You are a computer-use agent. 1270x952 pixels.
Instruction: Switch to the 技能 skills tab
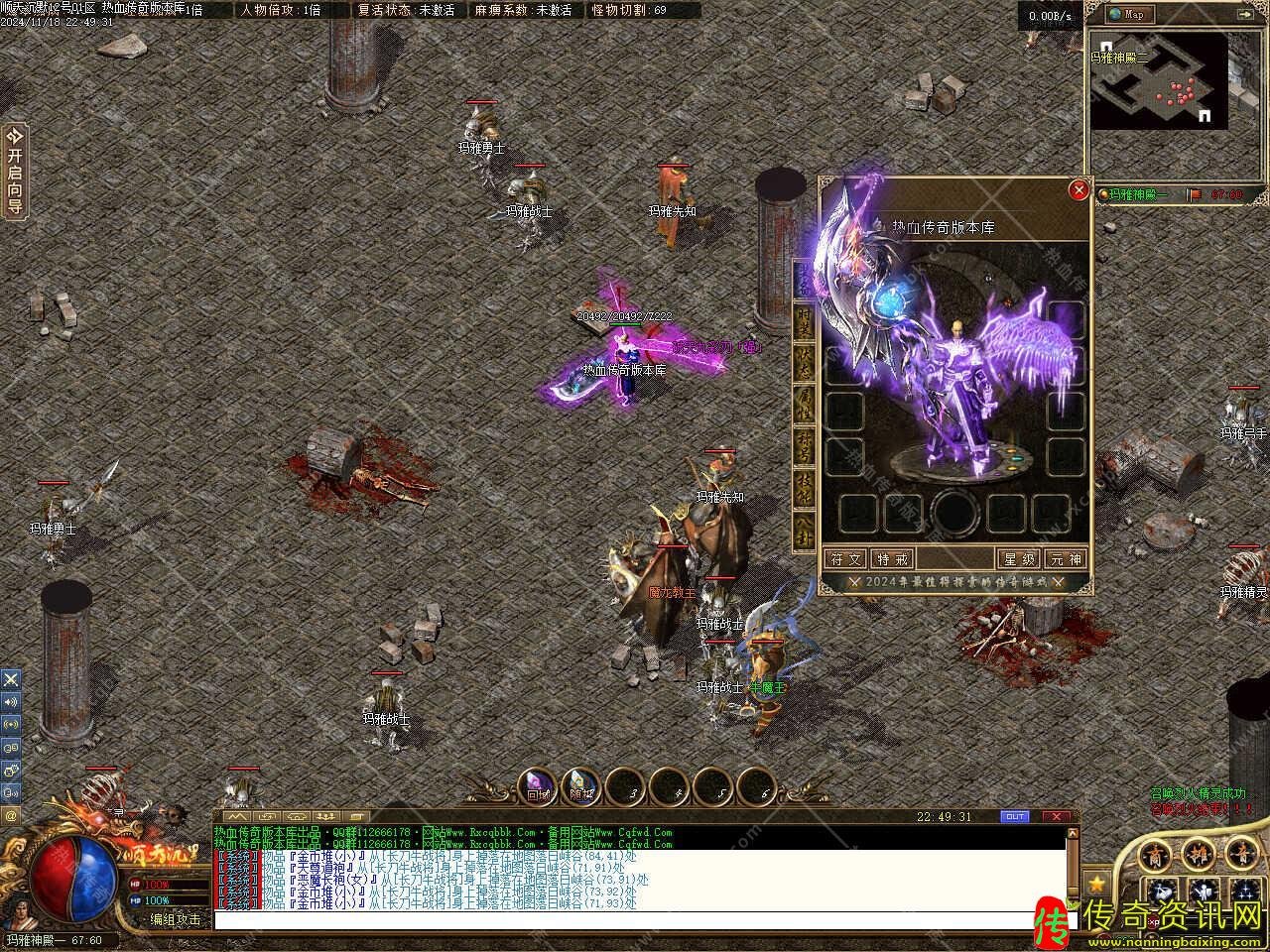[804, 488]
